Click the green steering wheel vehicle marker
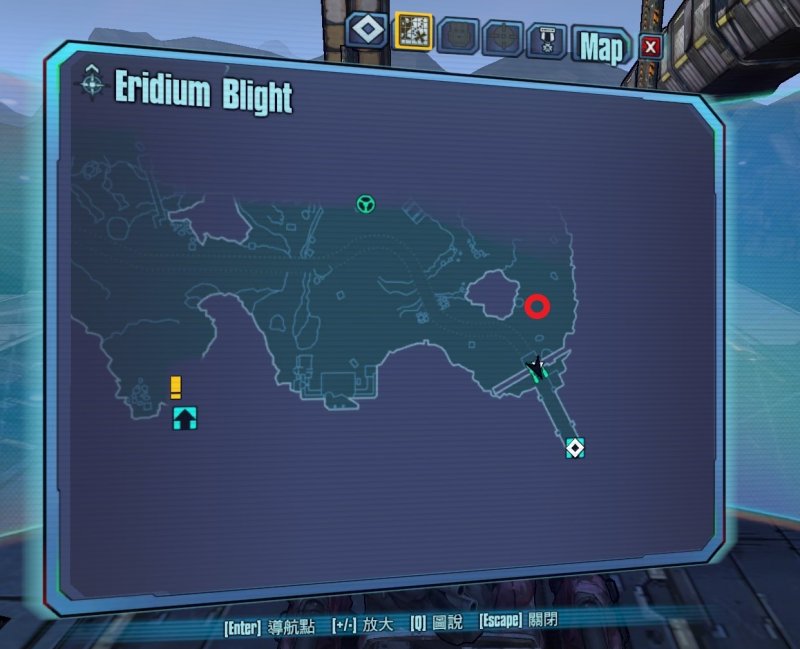Image resolution: width=800 pixels, height=649 pixels. pos(366,205)
